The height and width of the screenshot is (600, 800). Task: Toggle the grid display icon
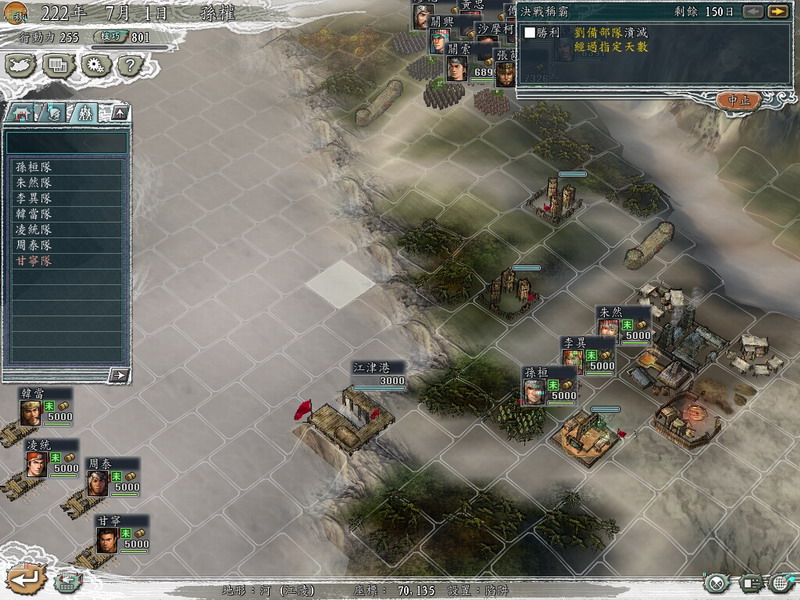(780, 583)
